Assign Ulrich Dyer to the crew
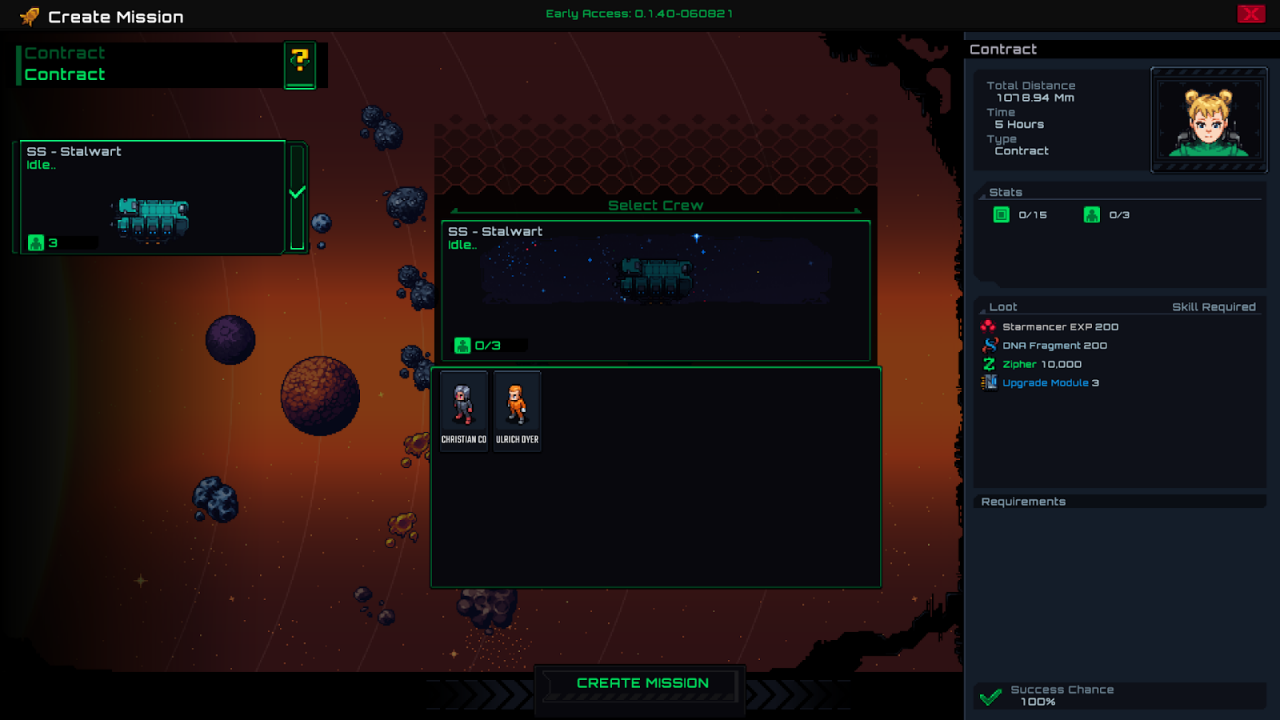The height and width of the screenshot is (720, 1280). point(517,410)
